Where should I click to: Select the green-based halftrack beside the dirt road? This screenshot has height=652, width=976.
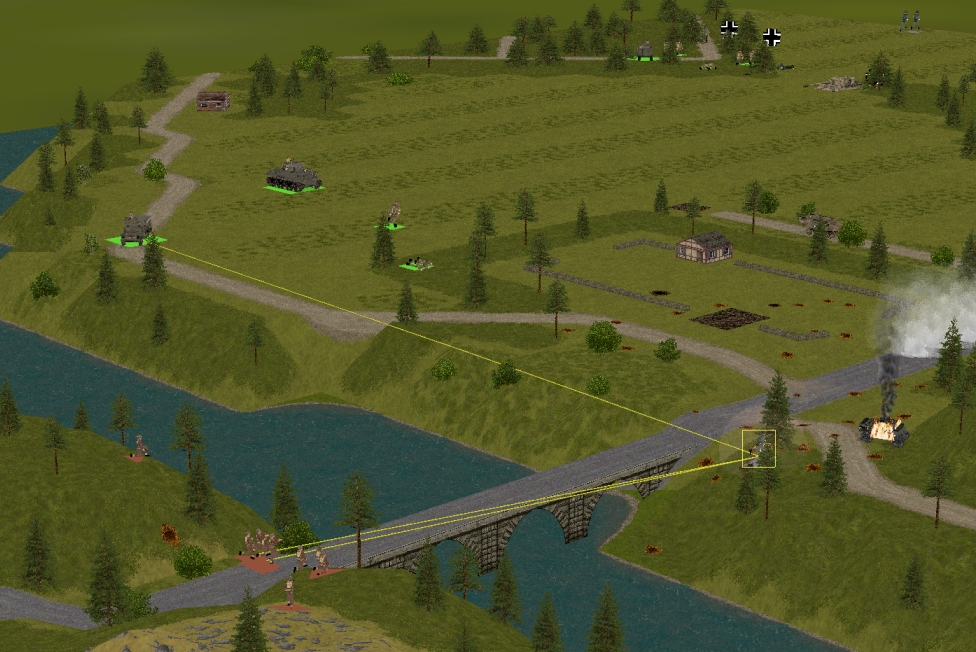click(x=137, y=228)
